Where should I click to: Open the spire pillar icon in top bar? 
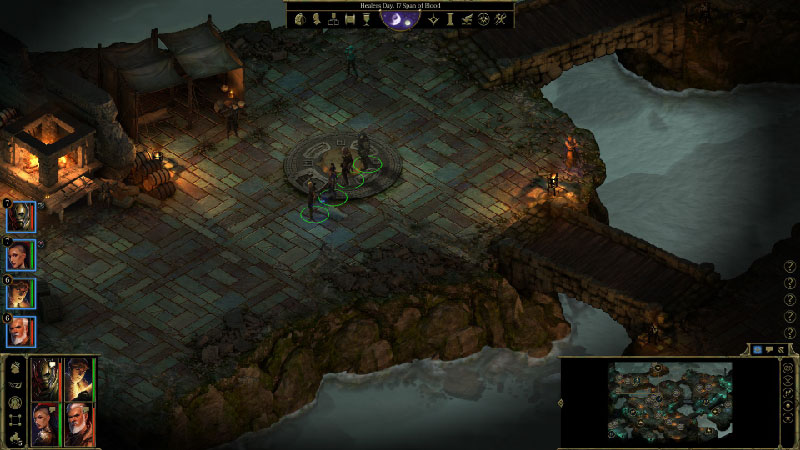pyautogui.click(x=450, y=18)
